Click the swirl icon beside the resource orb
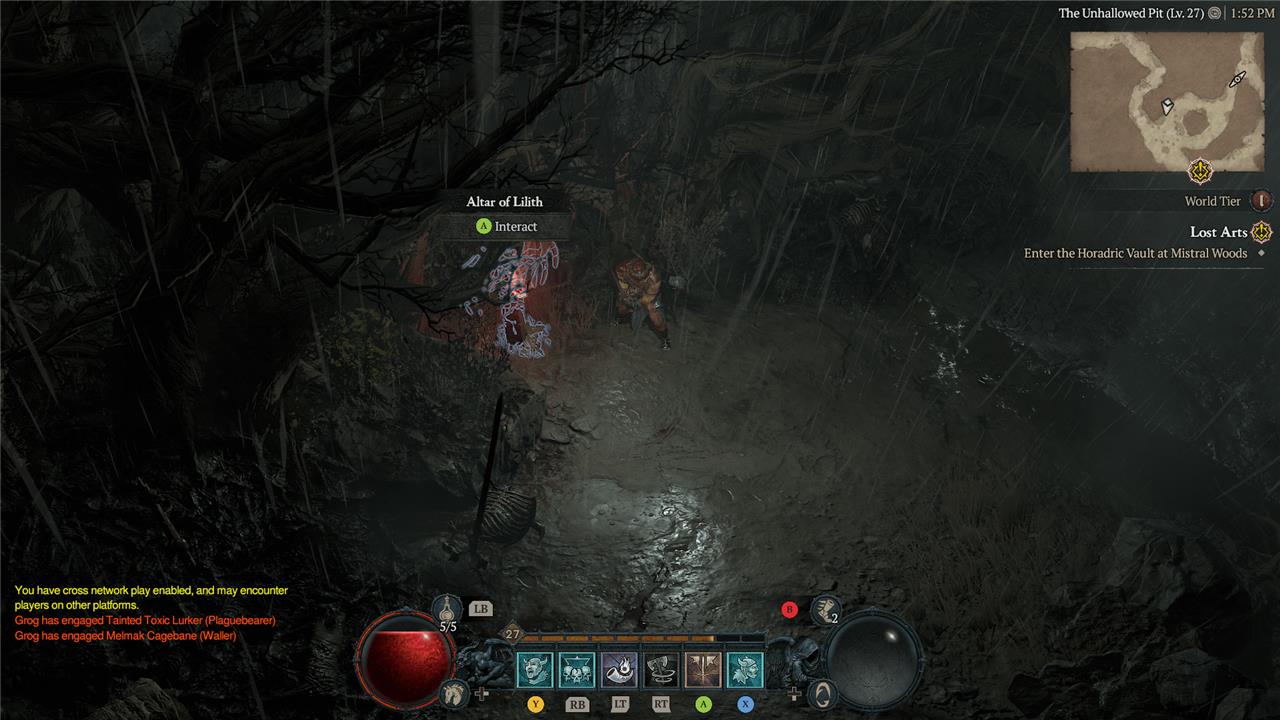This screenshot has width=1280, height=720. (x=821, y=691)
